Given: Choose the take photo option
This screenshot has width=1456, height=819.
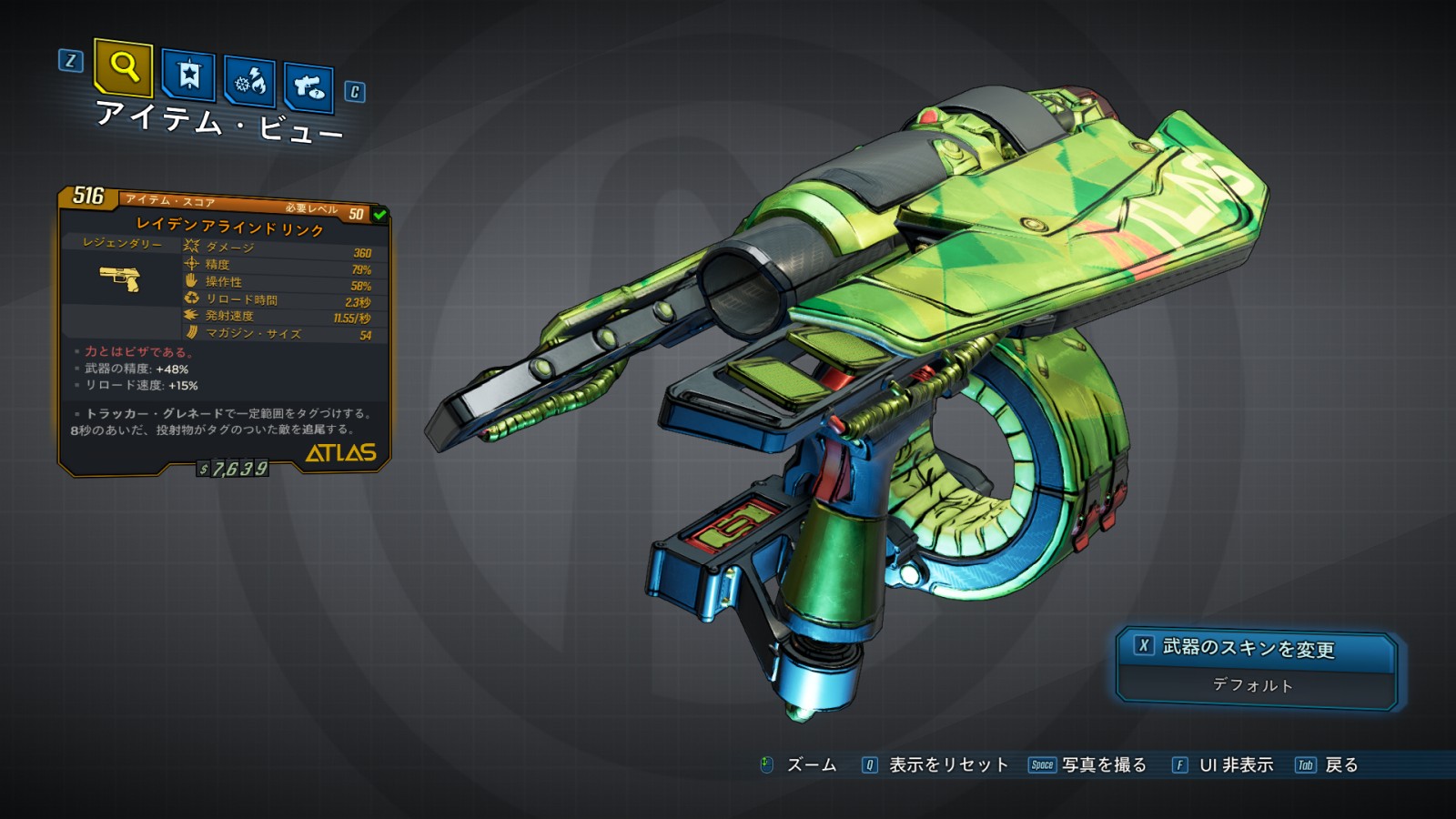Looking at the screenshot, I should 1087,765.
